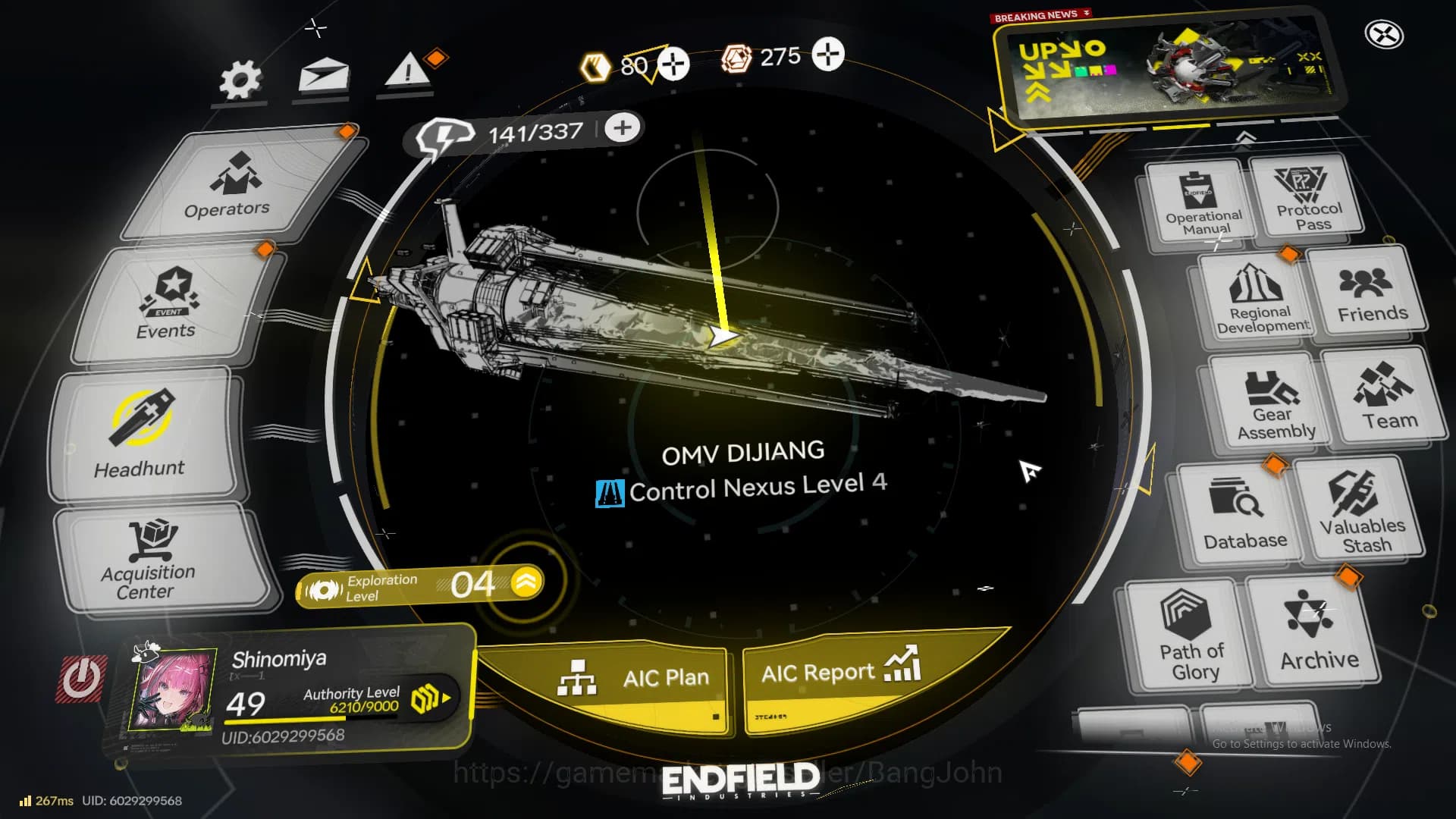Check the mail envelope icon
The image size is (1456, 819).
(x=324, y=77)
